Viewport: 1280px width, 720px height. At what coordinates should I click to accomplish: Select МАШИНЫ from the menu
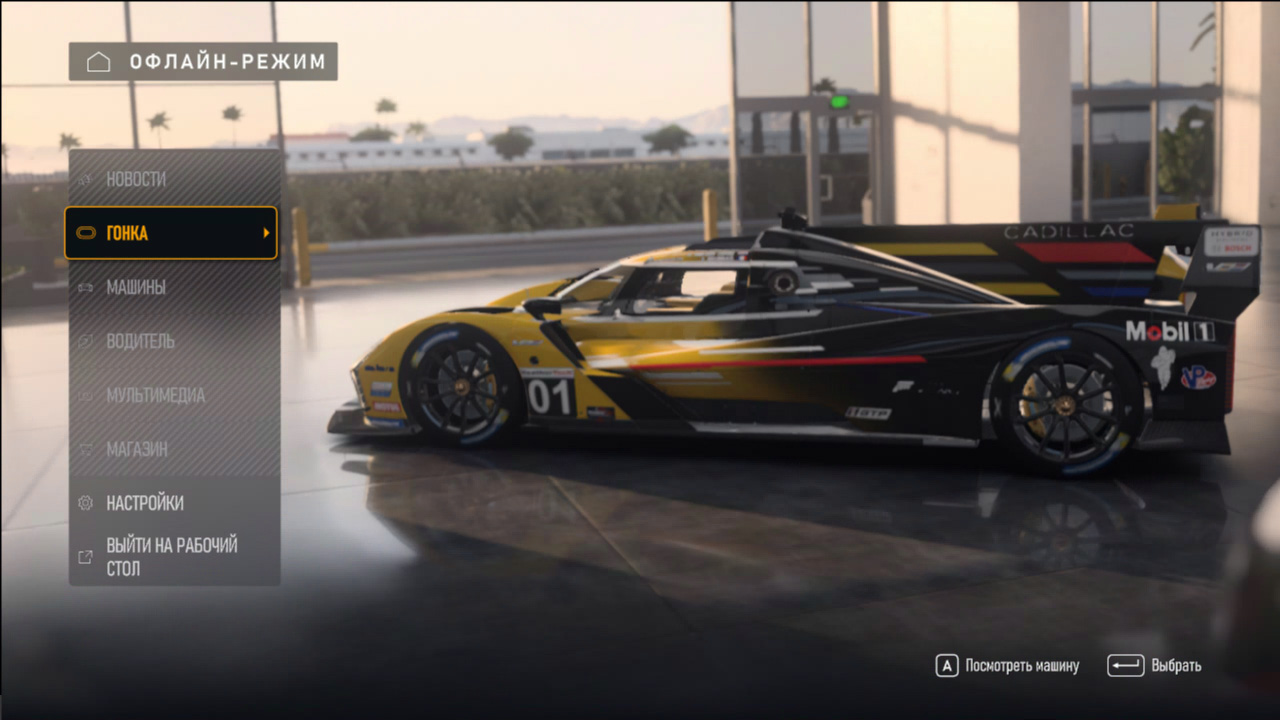(x=136, y=287)
